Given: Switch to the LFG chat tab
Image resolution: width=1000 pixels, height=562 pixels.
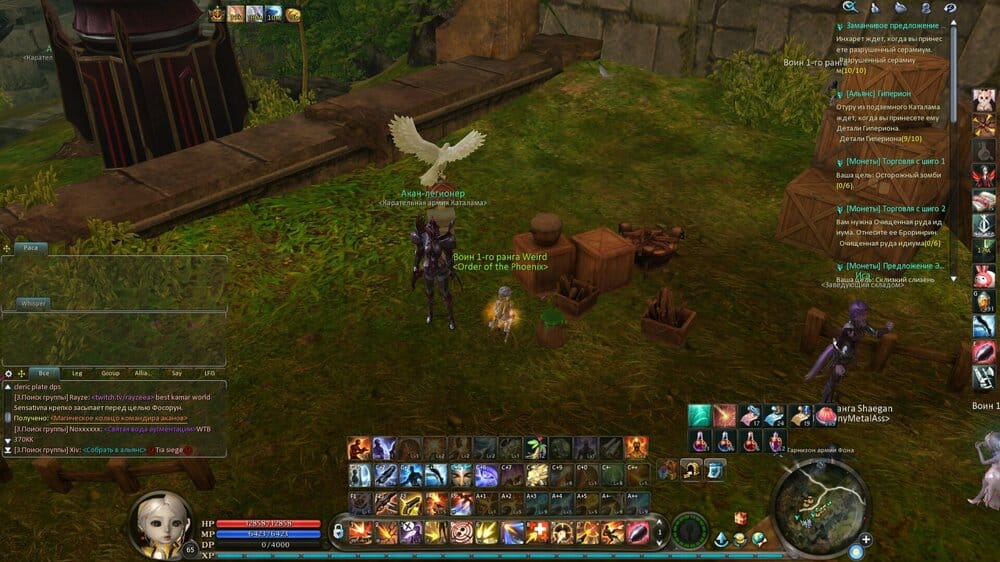Looking at the screenshot, I should coord(209,373).
